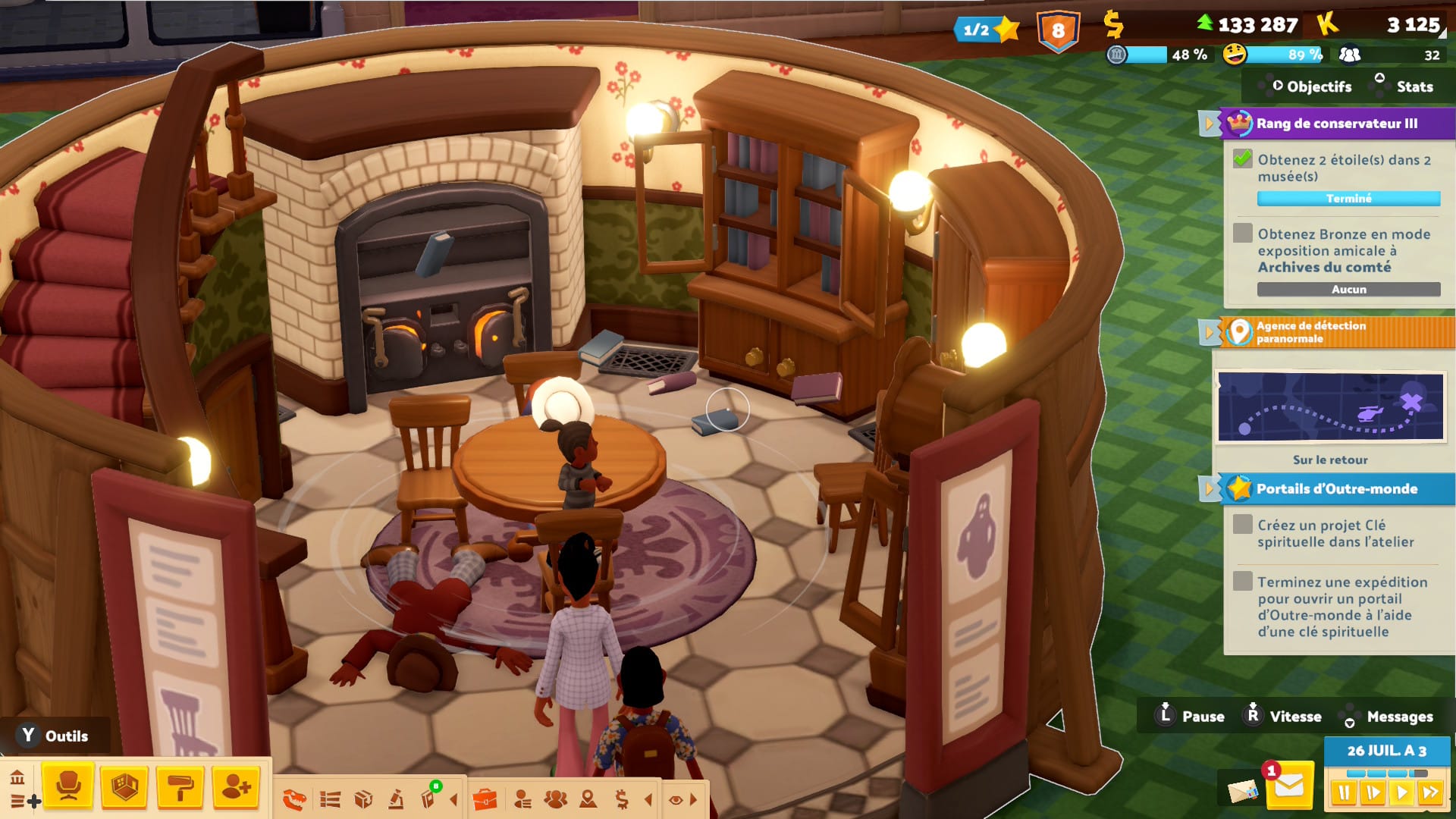1456x819 pixels.
Task: Toggle the eye visibility view icon
Action: click(x=676, y=799)
